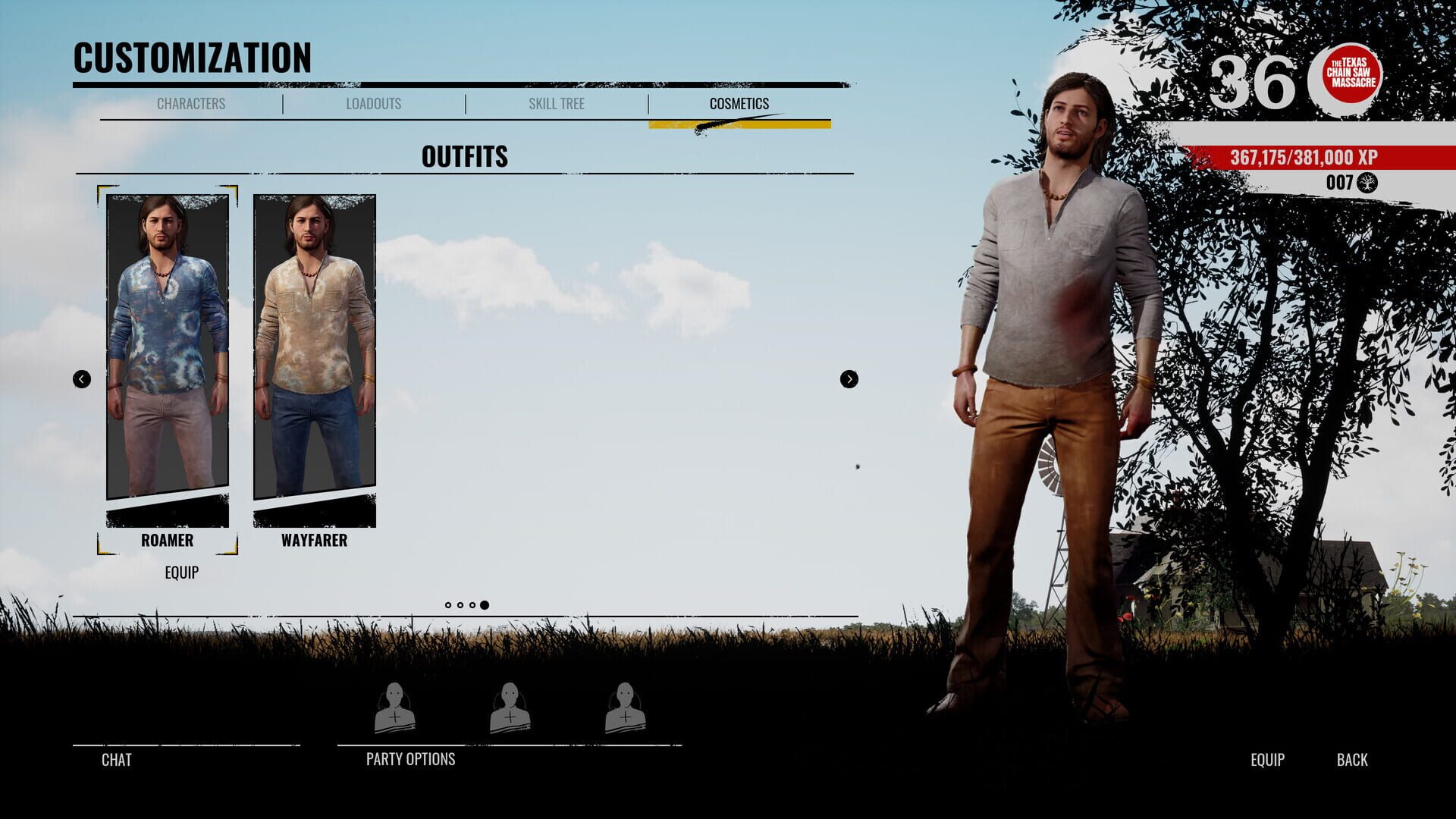Viewport: 1456px width, 819px height.
Task: Switch to the Characters tab
Action: tap(191, 104)
